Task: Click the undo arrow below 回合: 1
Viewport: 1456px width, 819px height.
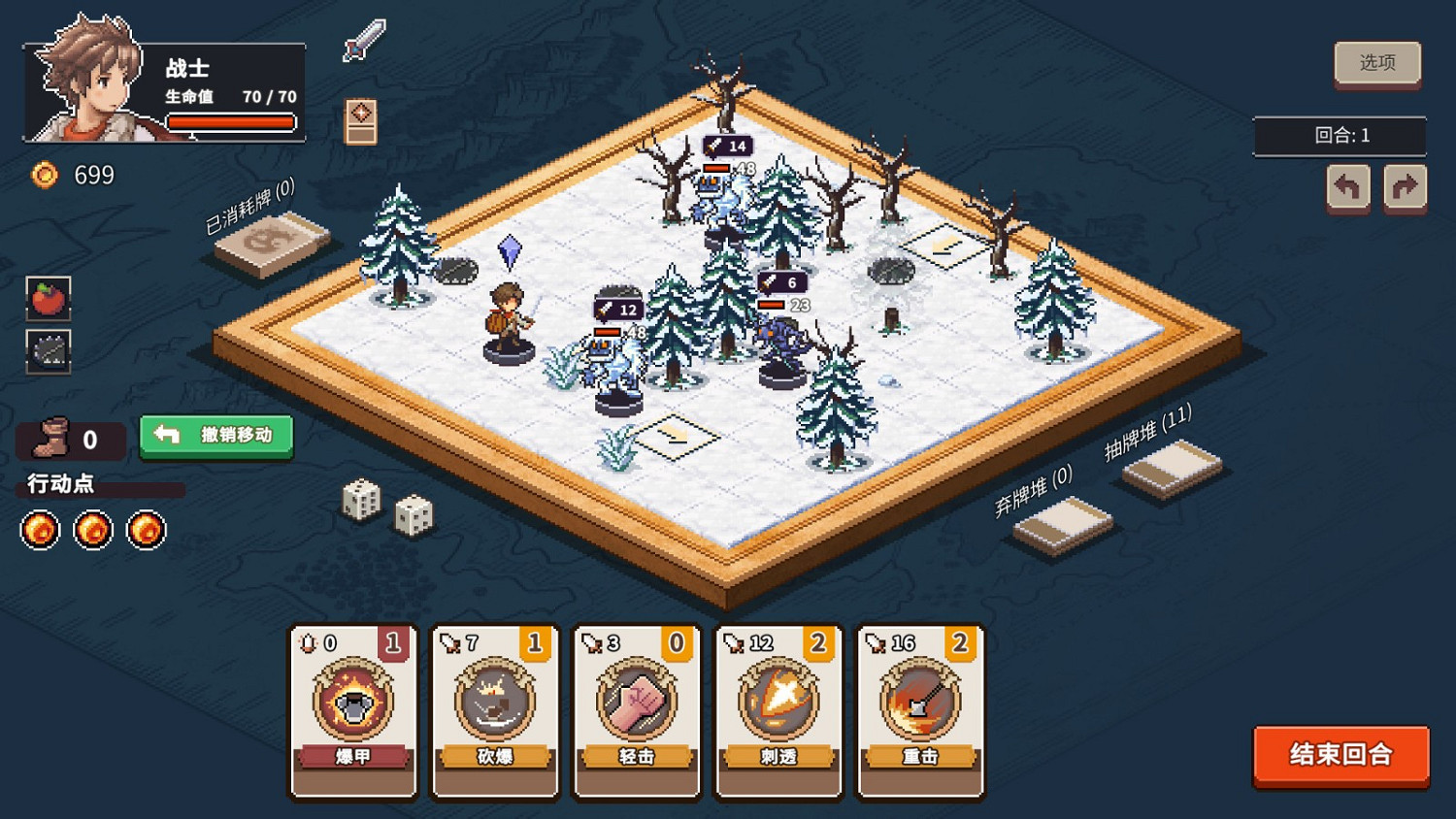Action: pos(1349,186)
